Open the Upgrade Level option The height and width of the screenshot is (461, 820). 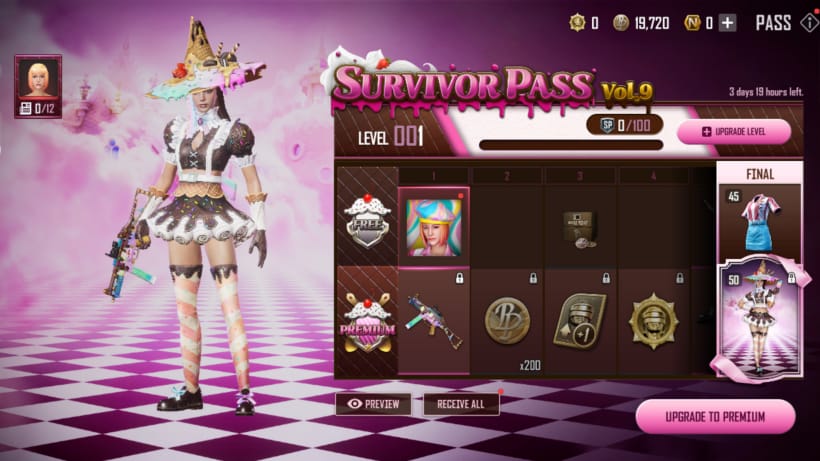click(x=733, y=132)
